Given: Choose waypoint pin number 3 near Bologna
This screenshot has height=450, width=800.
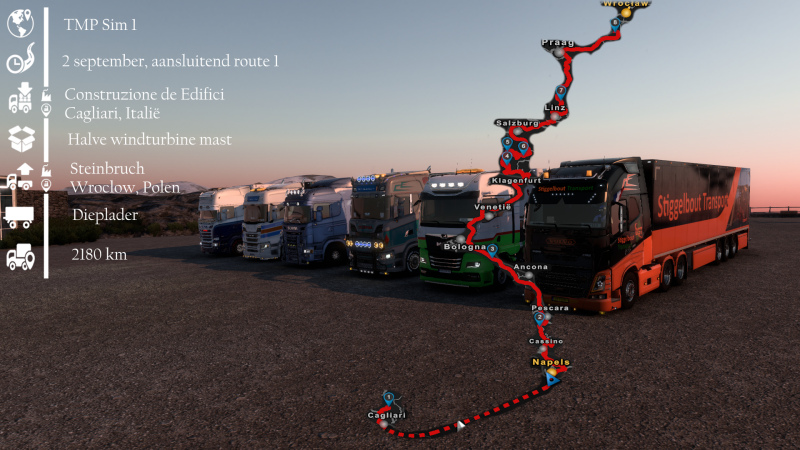Looking at the screenshot, I should click(493, 248).
